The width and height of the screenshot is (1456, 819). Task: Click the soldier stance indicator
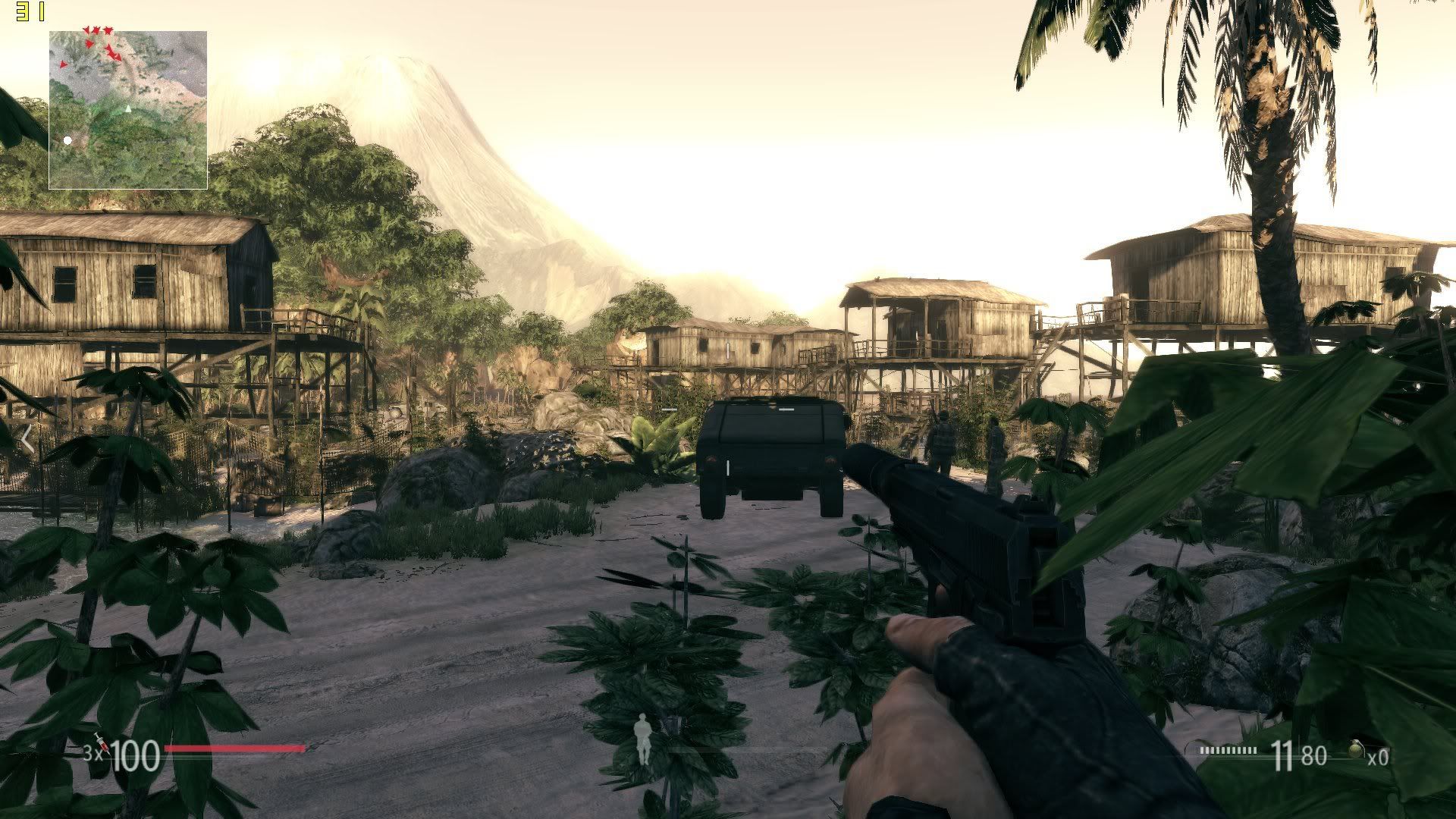pos(643,739)
